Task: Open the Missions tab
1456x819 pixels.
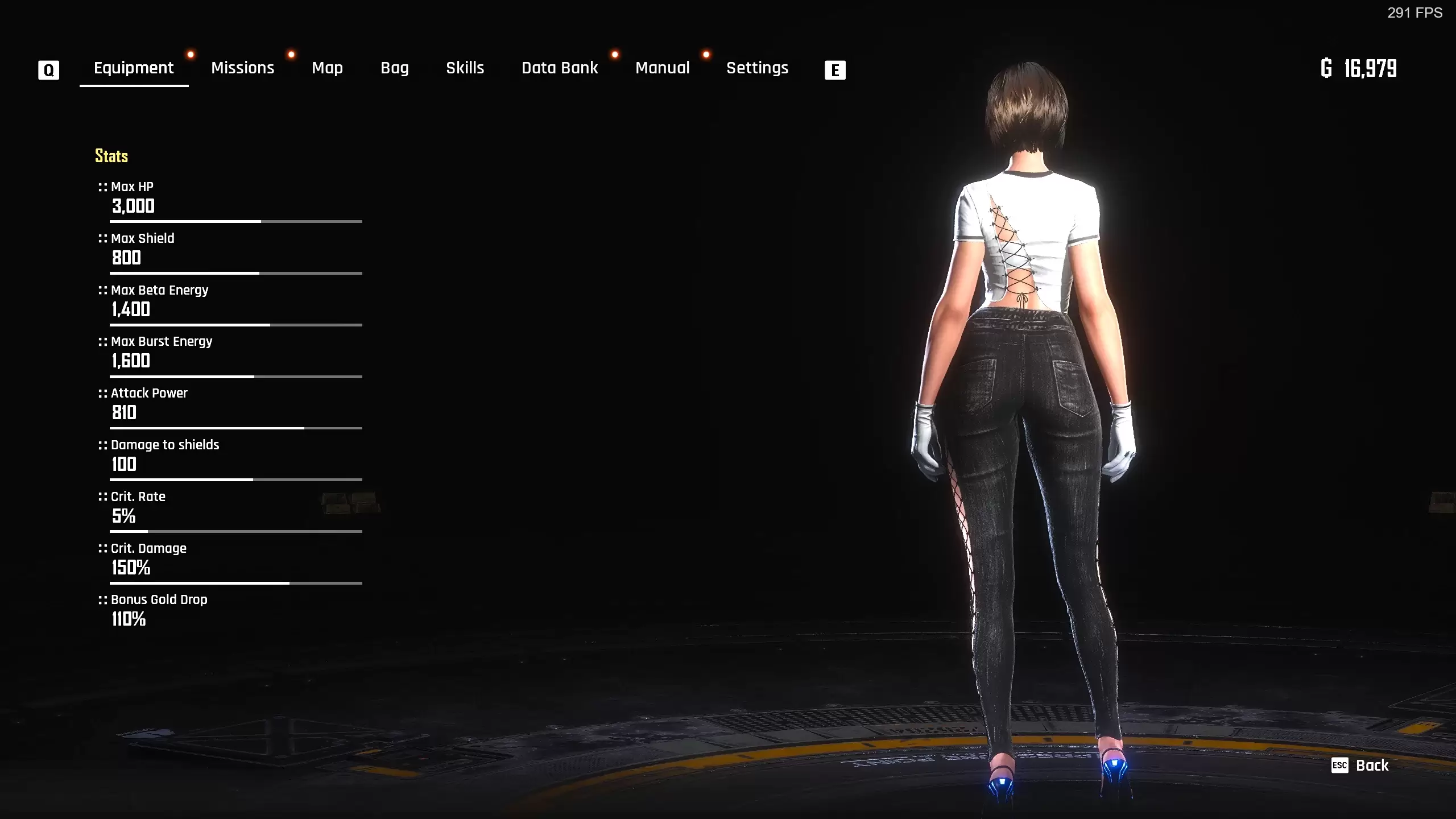Action: 243,68
